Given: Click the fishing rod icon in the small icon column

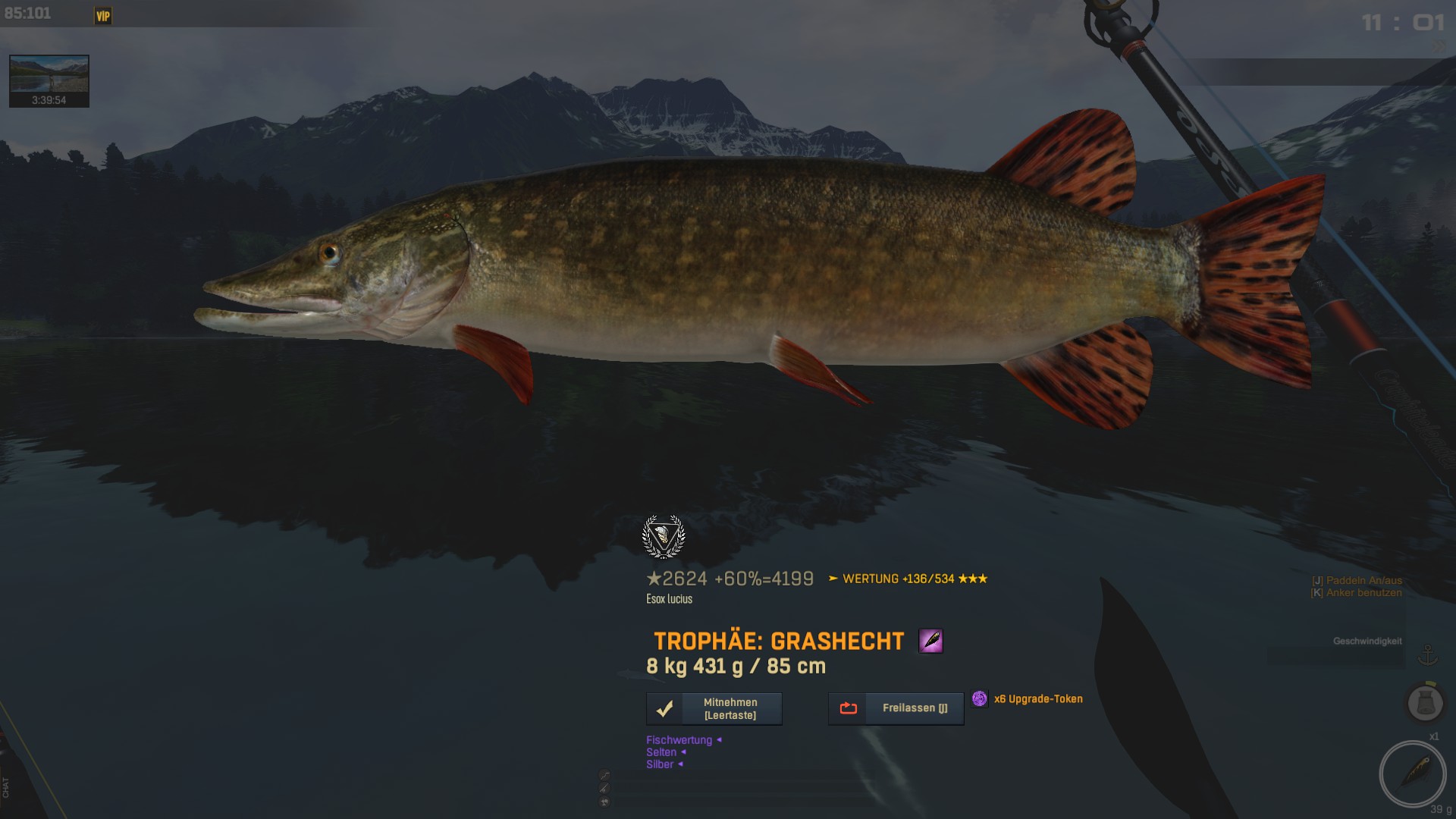Looking at the screenshot, I should tap(604, 789).
